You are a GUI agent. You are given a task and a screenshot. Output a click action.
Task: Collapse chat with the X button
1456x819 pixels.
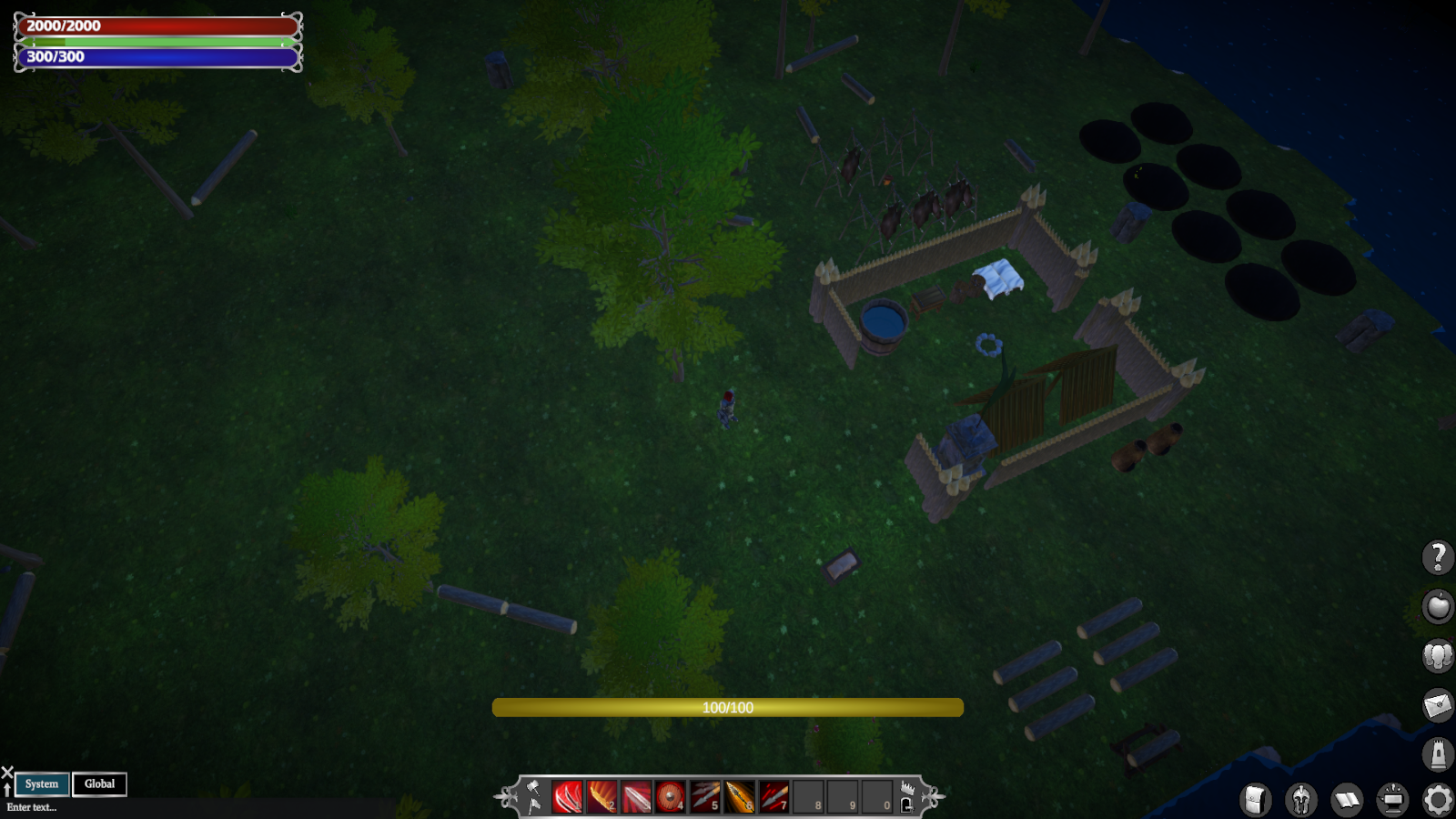coord(6,772)
